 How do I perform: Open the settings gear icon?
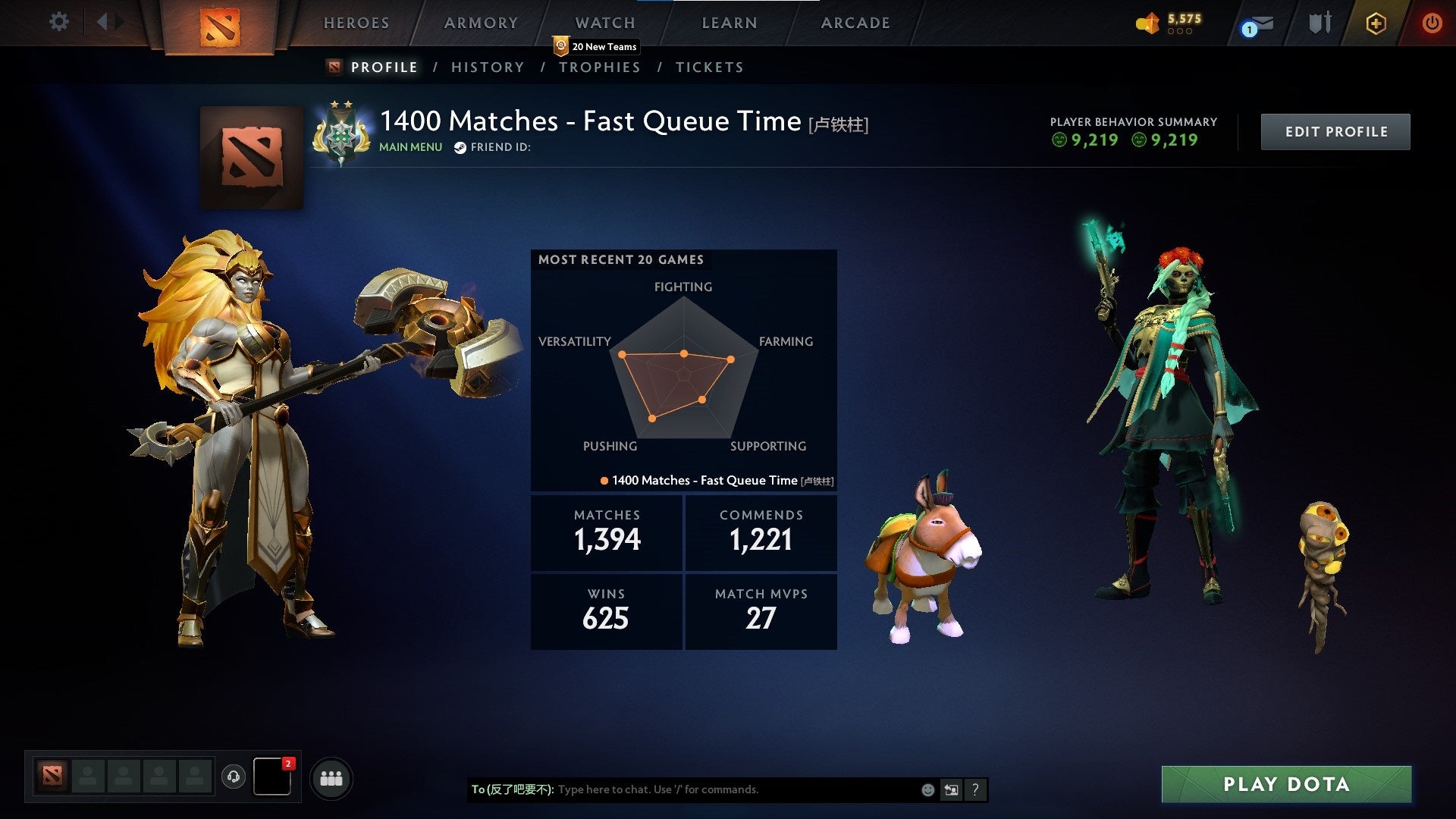tap(58, 22)
